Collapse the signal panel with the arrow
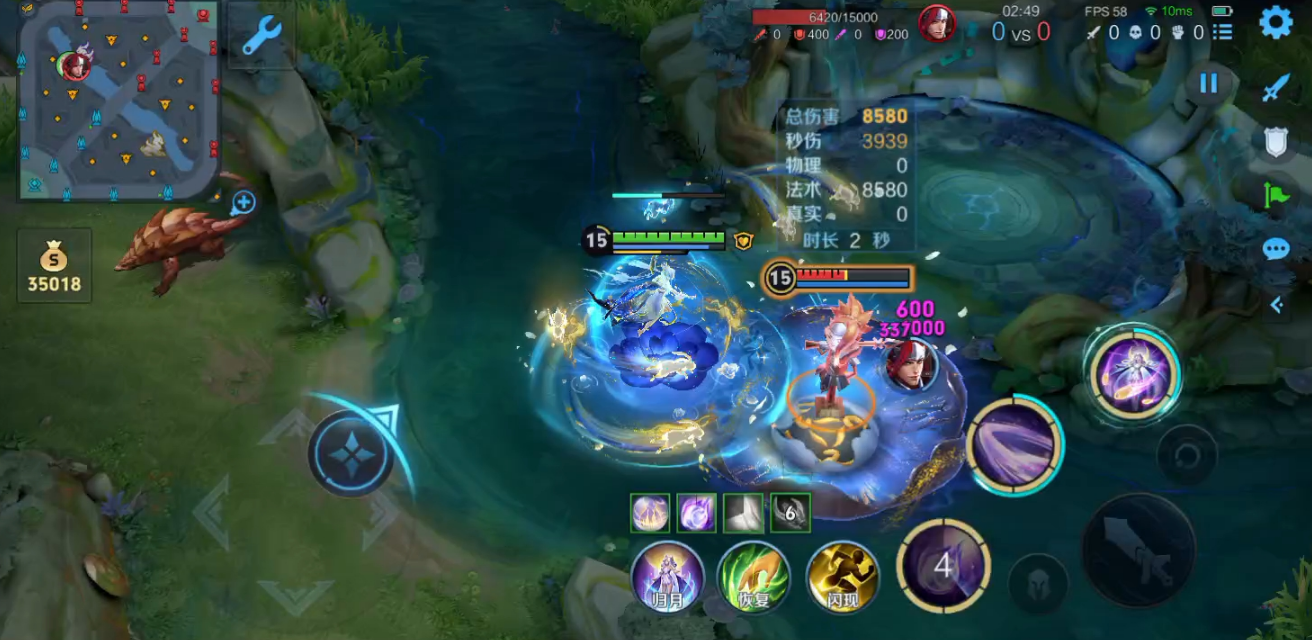This screenshot has width=1312, height=640. [1277, 305]
